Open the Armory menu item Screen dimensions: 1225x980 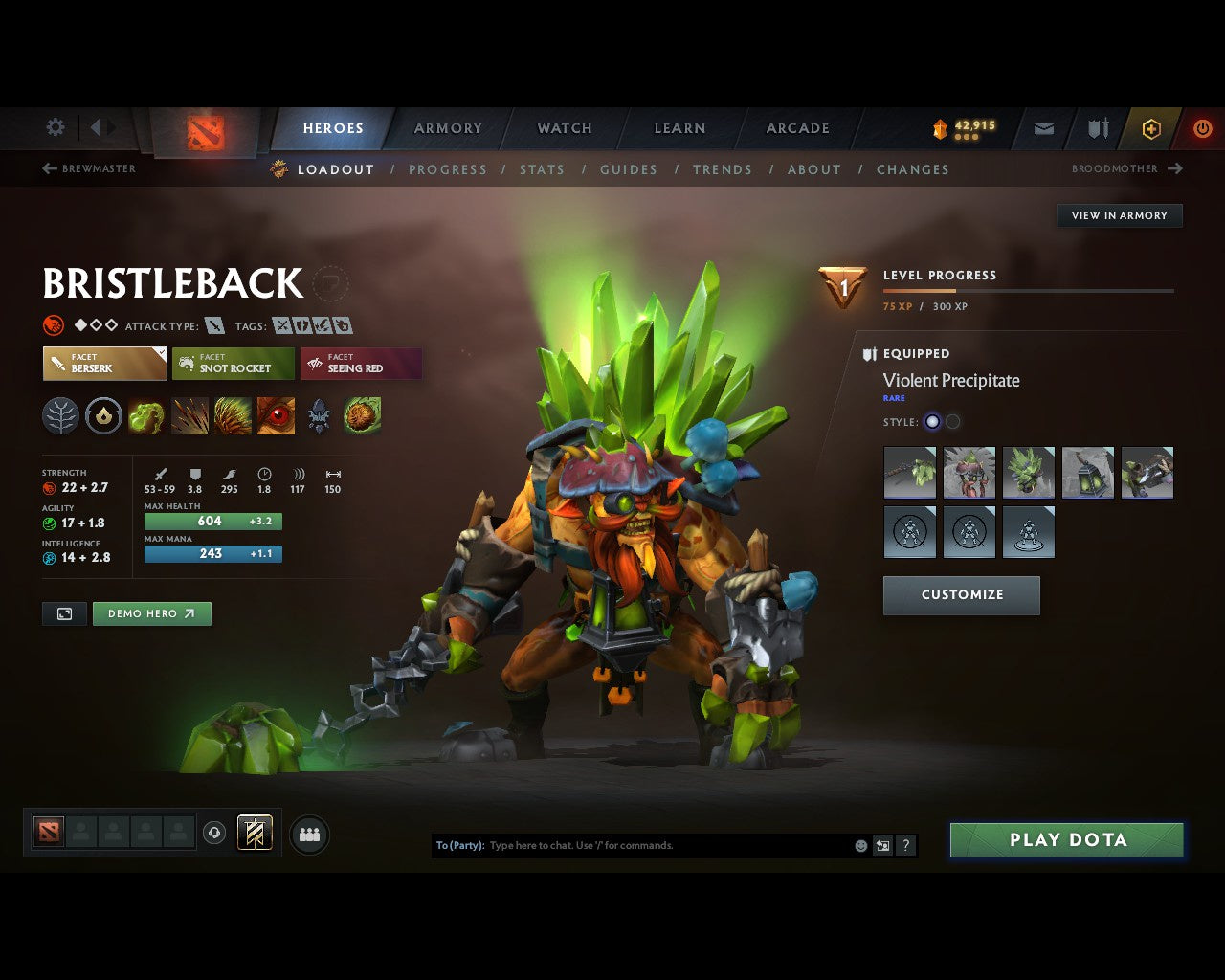click(x=447, y=127)
